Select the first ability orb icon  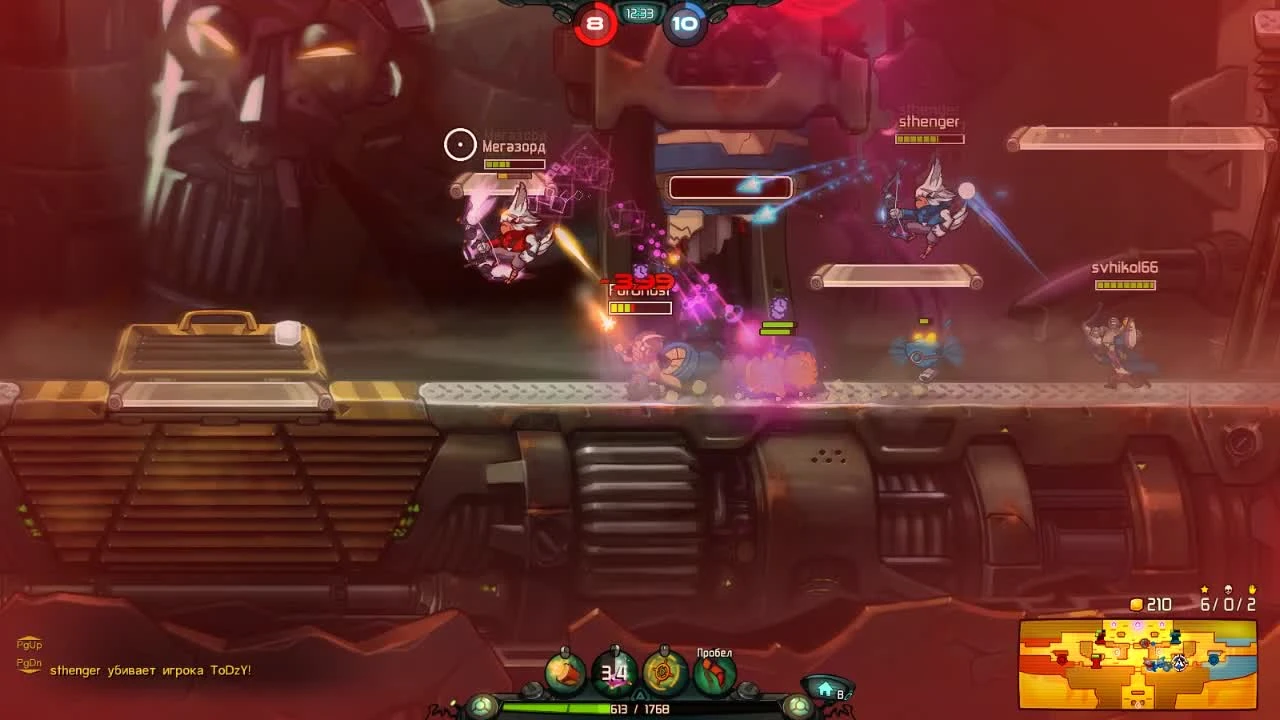pos(565,673)
